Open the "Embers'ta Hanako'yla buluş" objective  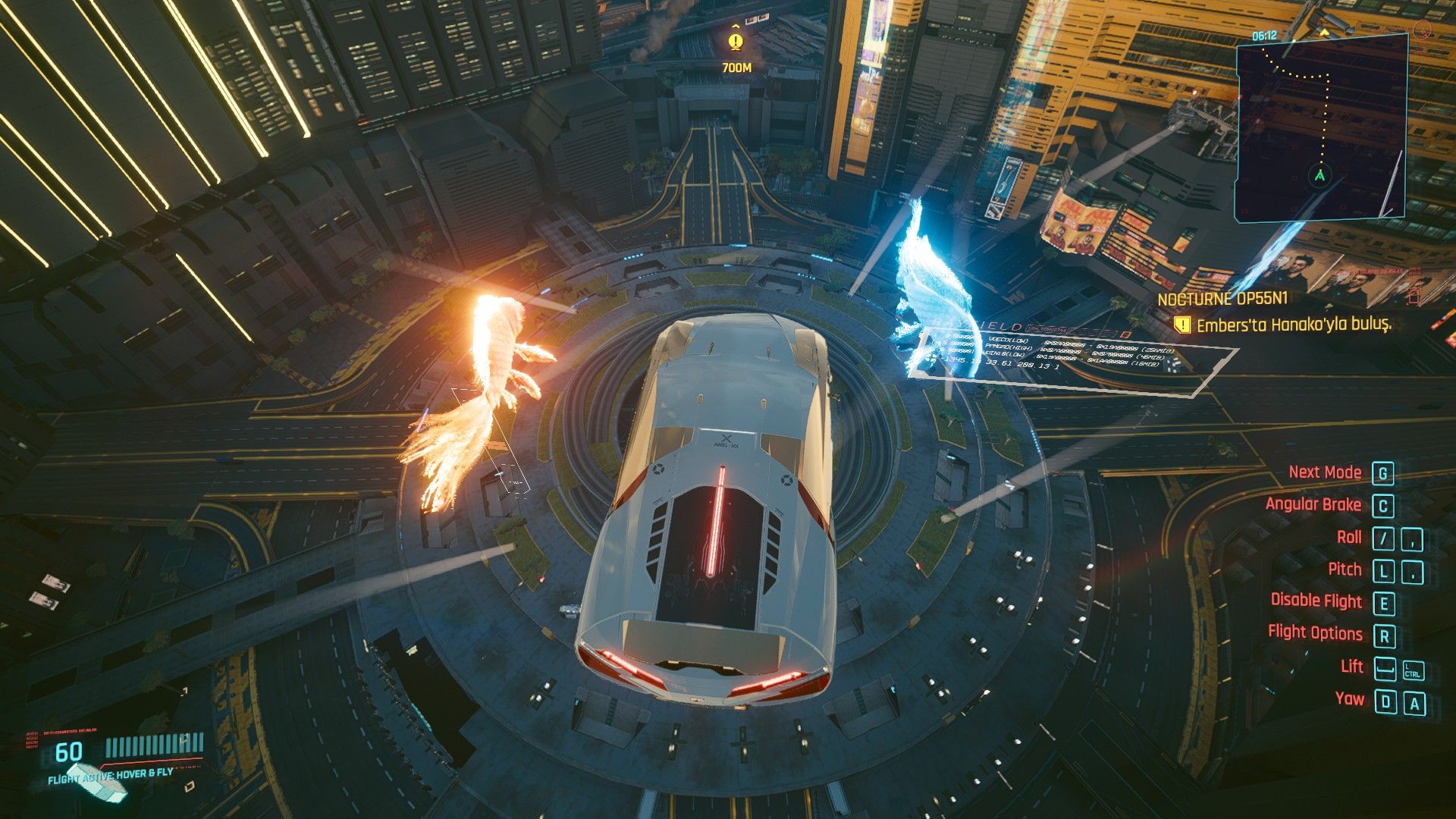coord(1294,325)
